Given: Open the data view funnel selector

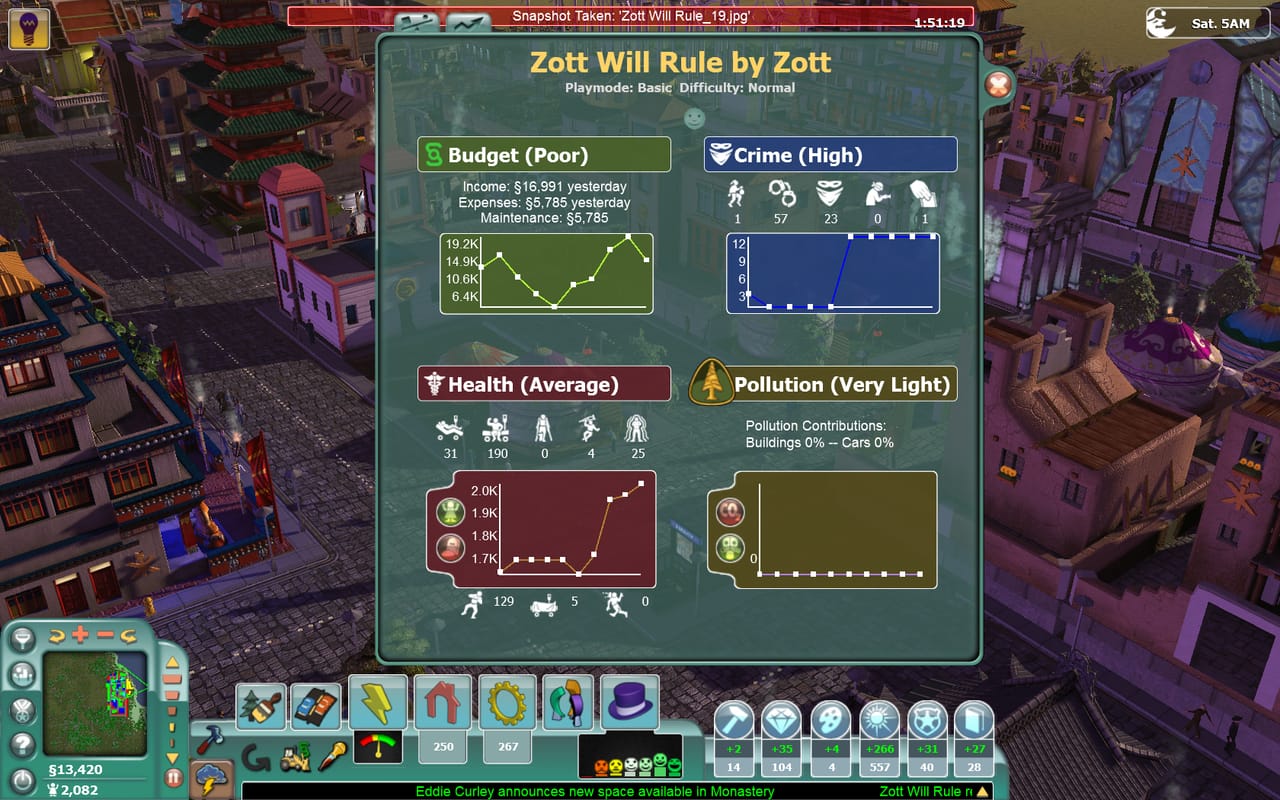Looking at the screenshot, I should point(22,641).
